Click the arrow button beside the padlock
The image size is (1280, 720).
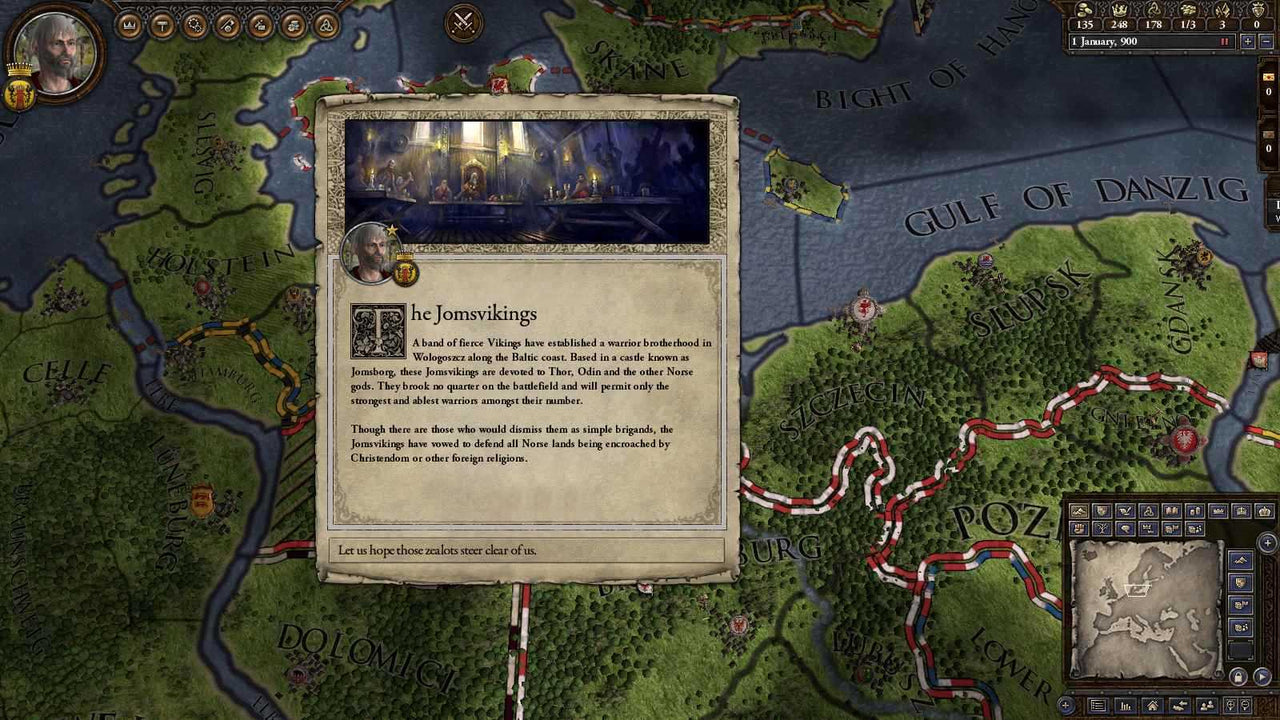1262,676
